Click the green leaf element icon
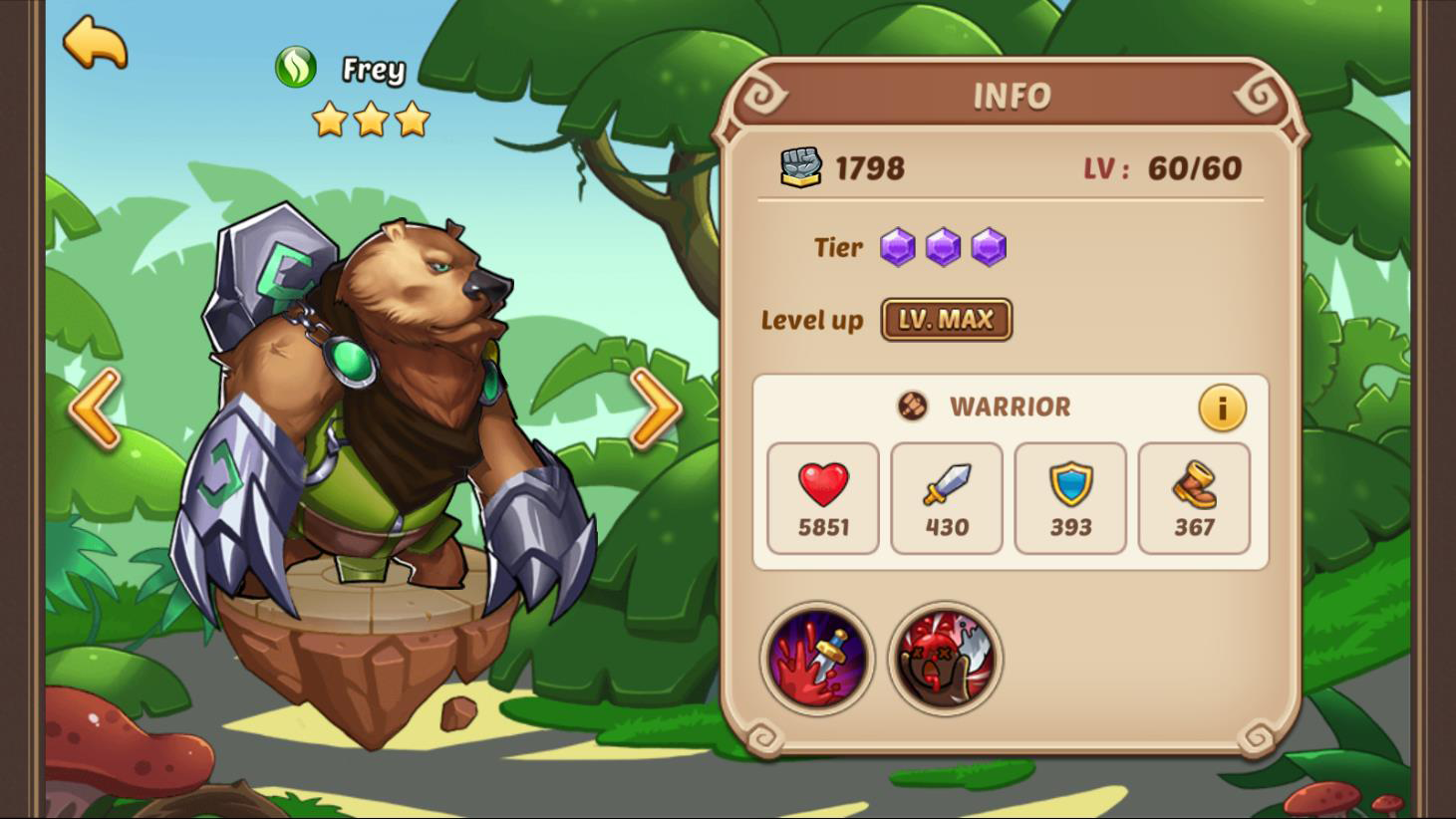The image size is (1456, 819). [296, 68]
